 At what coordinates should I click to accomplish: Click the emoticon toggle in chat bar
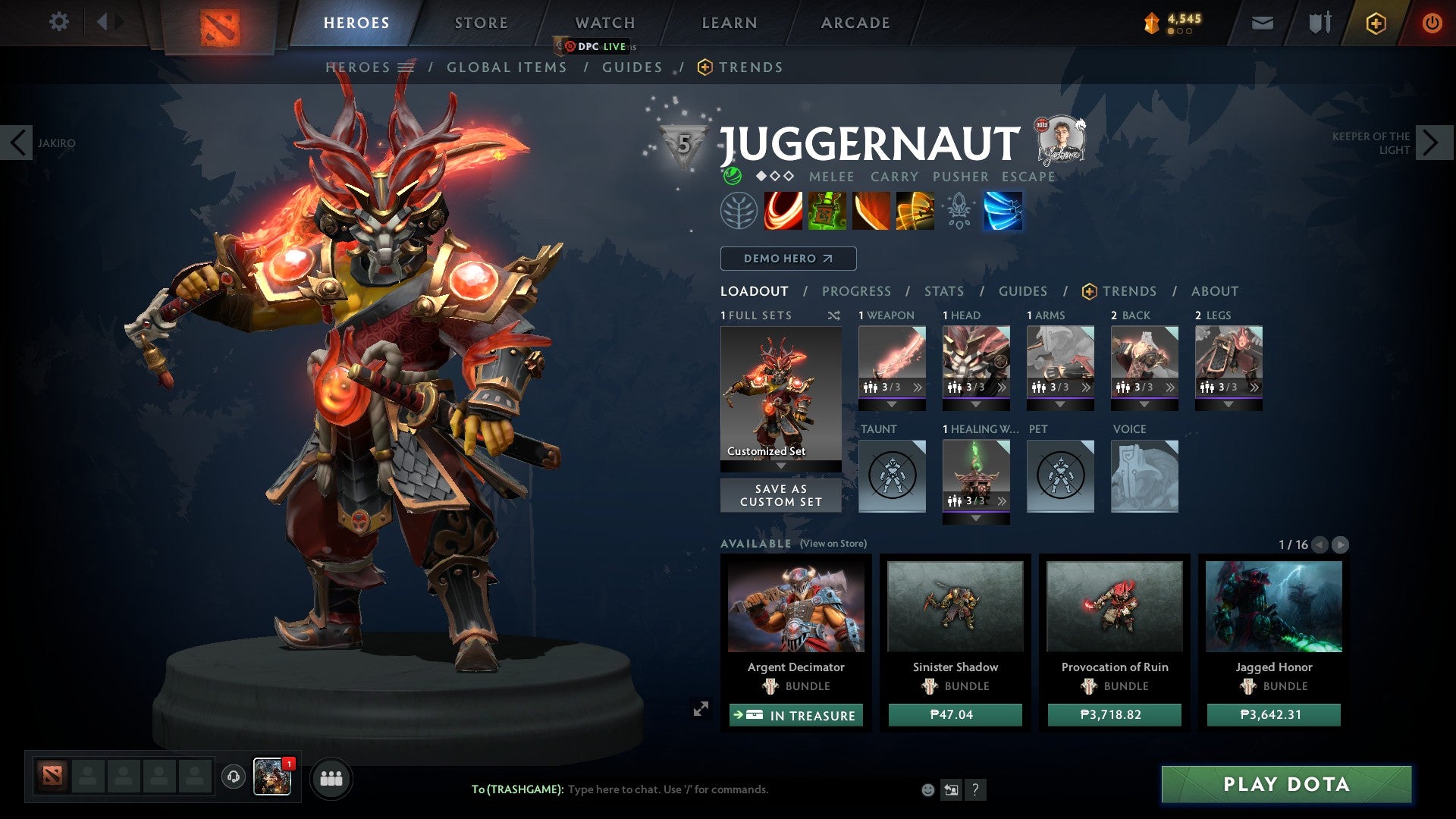coord(927,789)
